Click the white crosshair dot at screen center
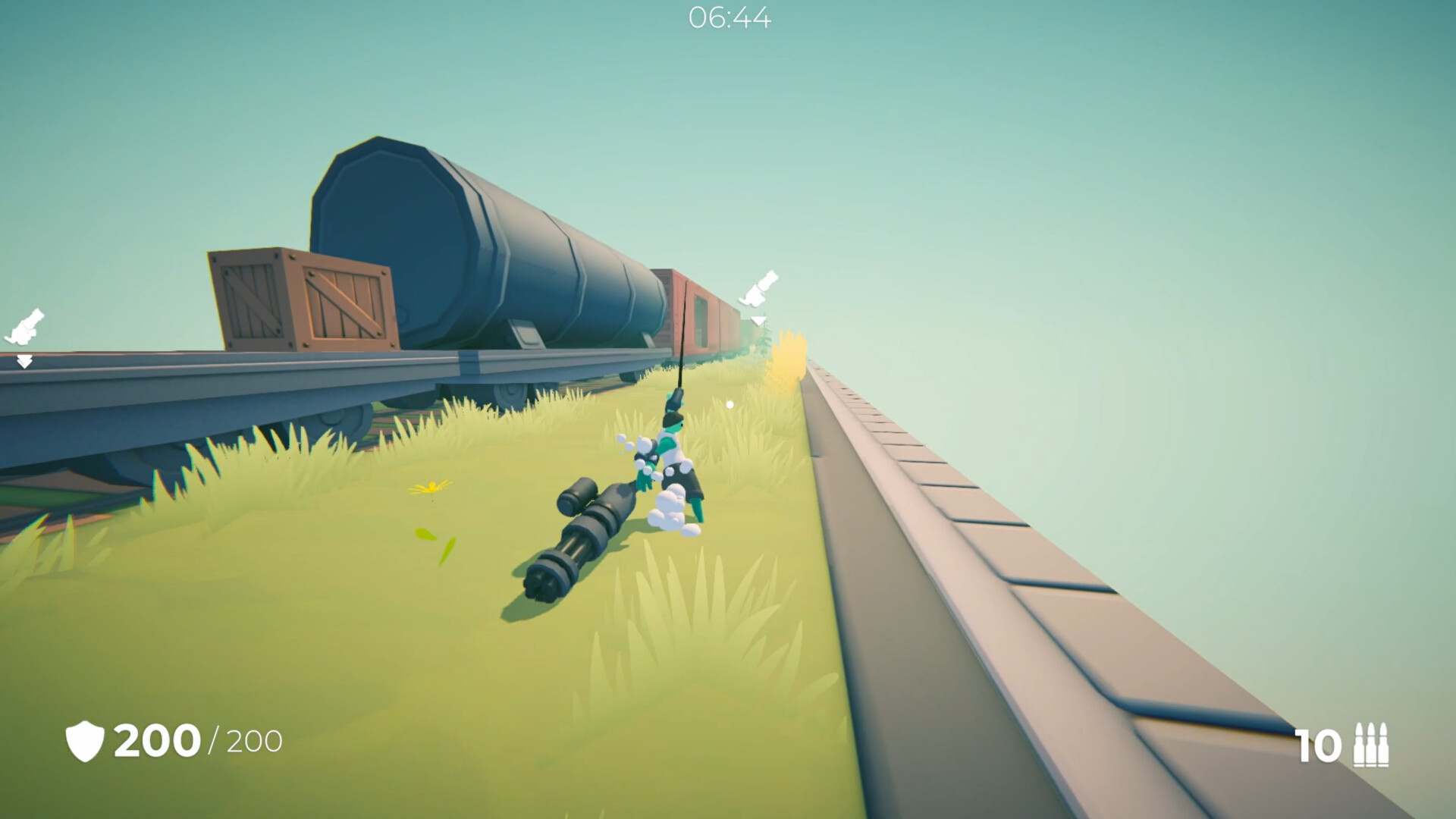The height and width of the screenshot is (819, 1456). point(730,403)
